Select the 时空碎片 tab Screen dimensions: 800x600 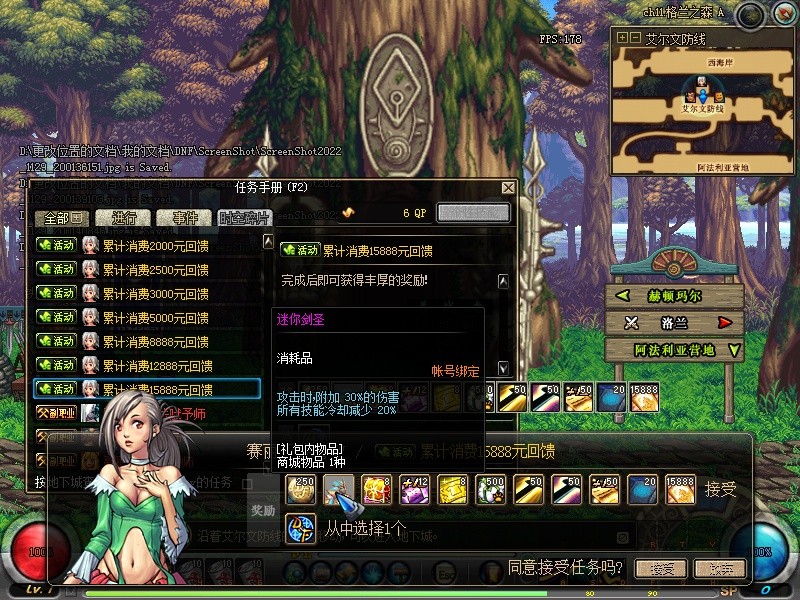[x=243, y=218]
